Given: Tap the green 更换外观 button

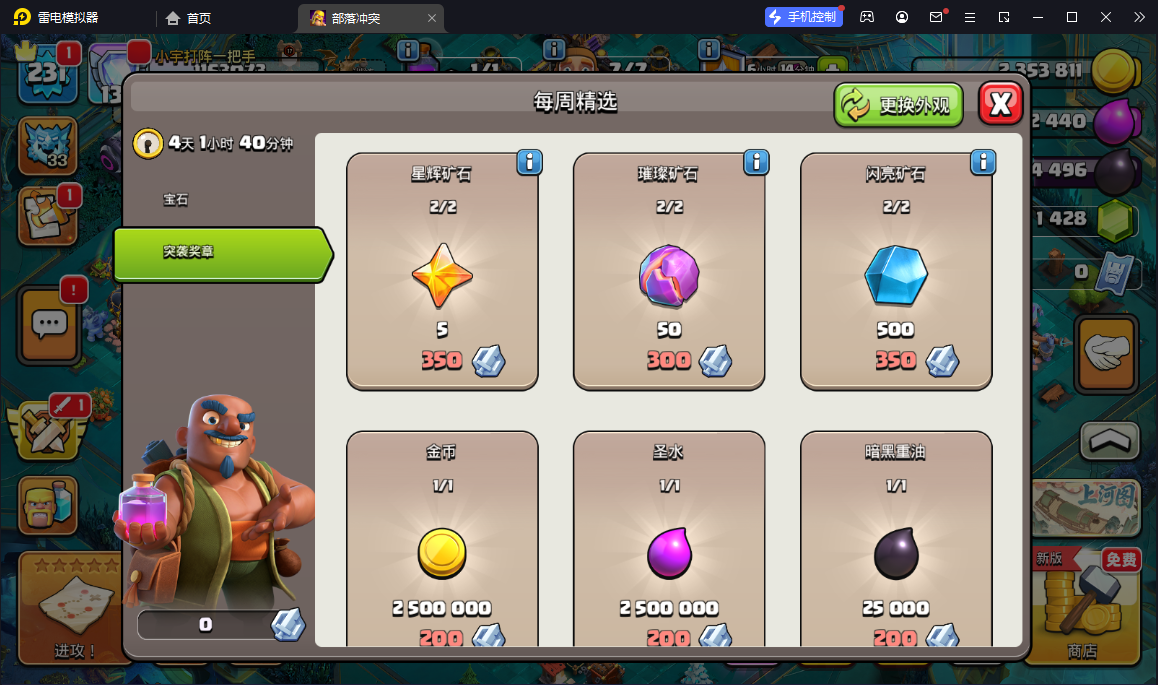Looking at the screenshot, I should (x=898, y=105).
